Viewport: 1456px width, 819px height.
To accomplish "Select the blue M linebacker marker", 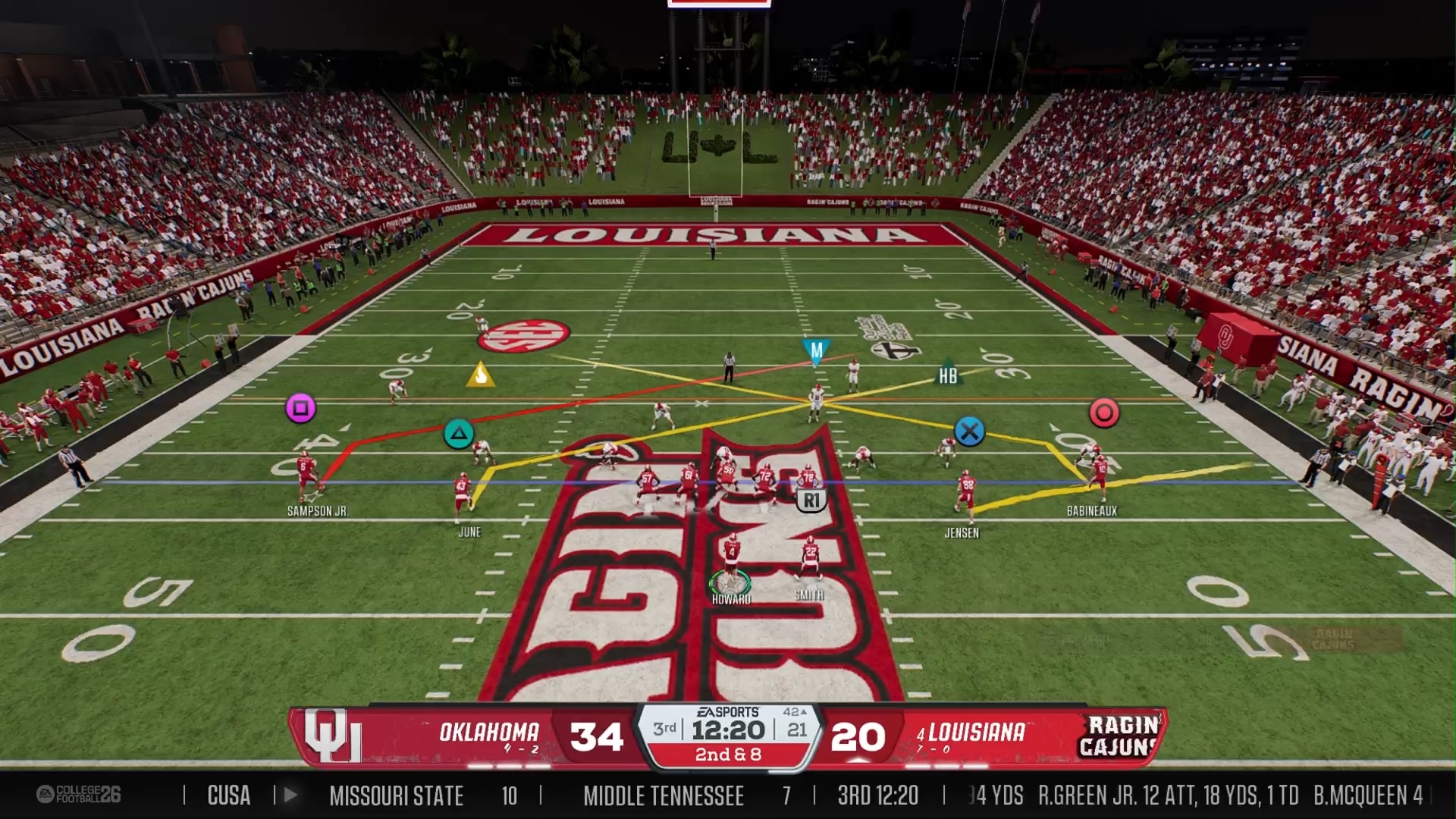I will point(816,351).
